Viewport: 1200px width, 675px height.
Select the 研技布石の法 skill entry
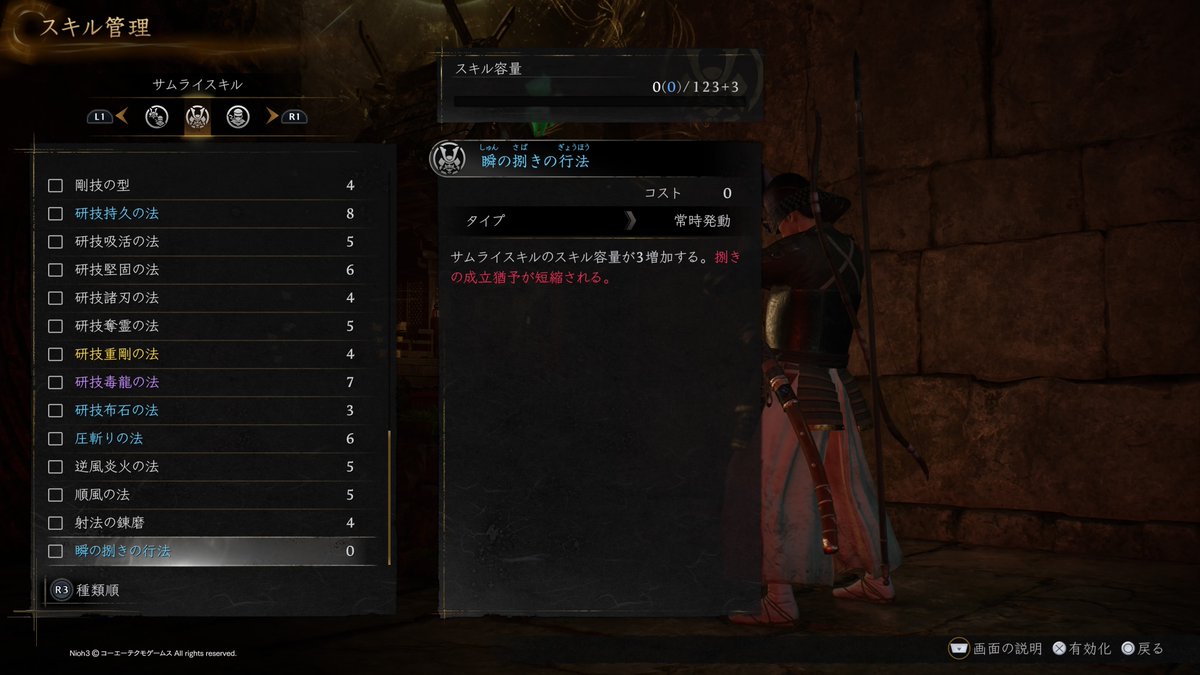[x=200, y=410]
